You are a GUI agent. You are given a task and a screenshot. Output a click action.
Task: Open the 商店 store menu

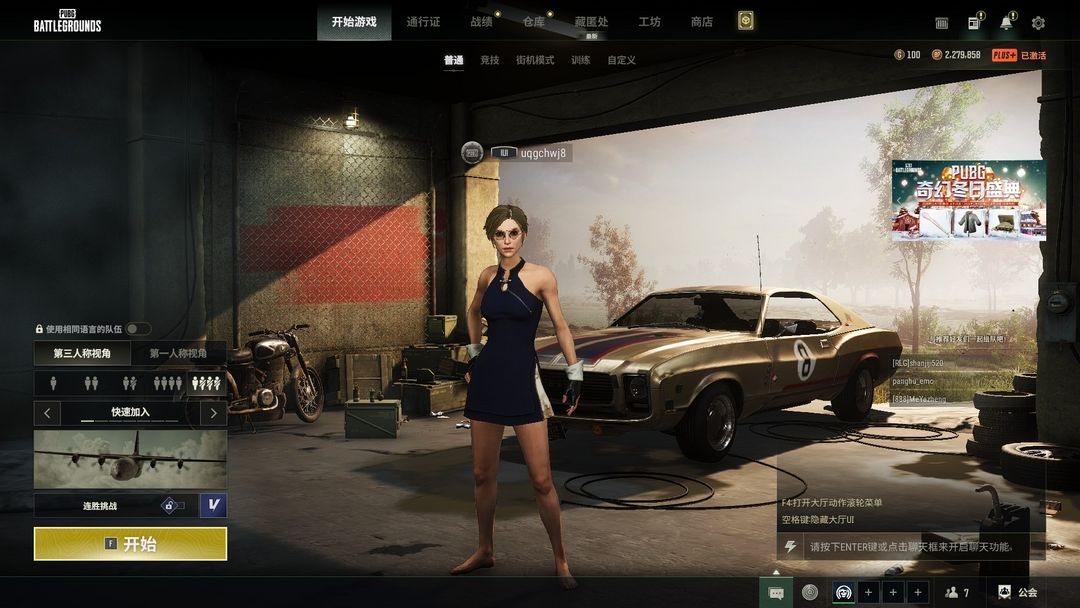[702, 22]
